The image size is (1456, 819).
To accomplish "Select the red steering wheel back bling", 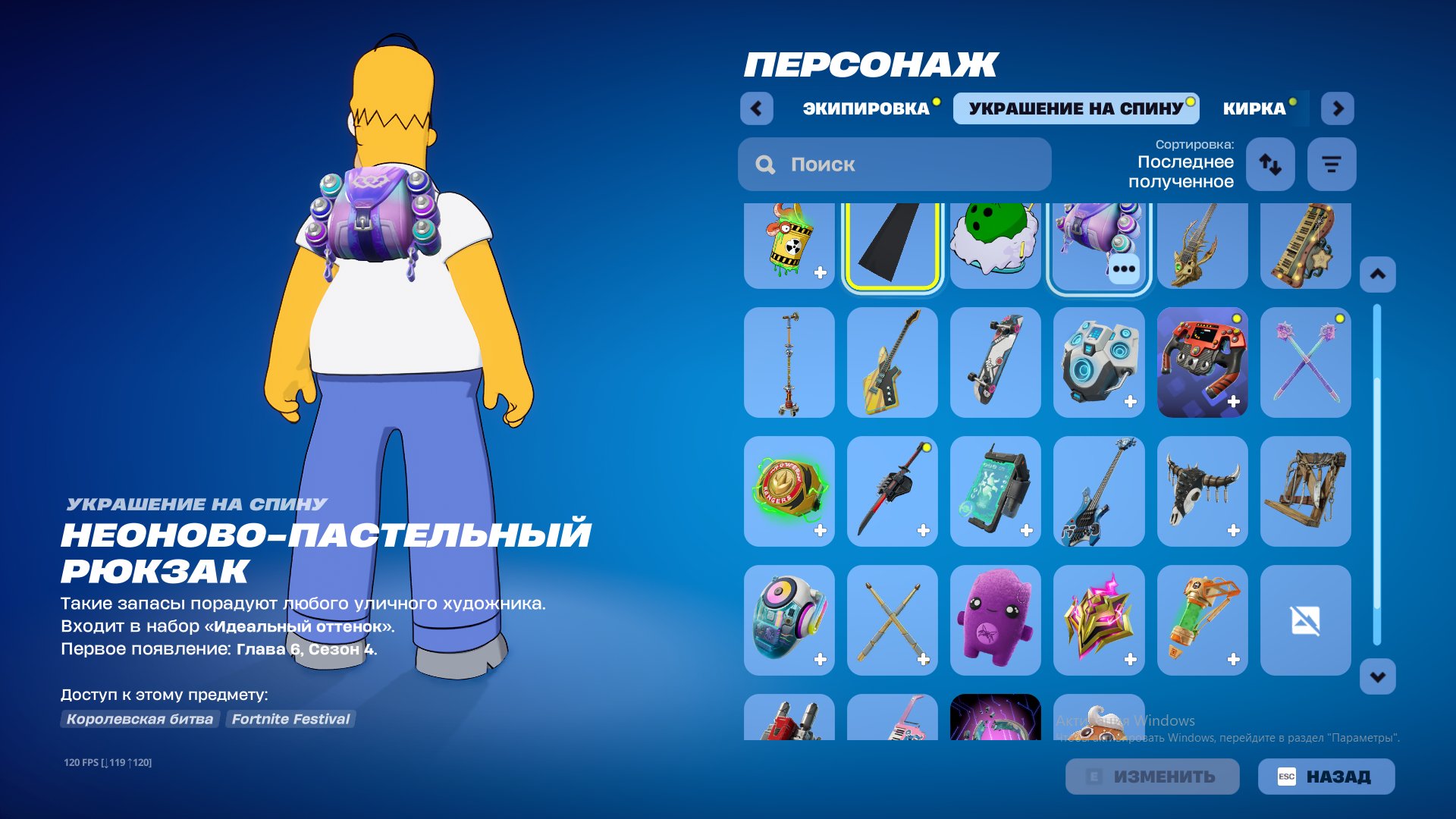I will click(x=1203, y=362).
